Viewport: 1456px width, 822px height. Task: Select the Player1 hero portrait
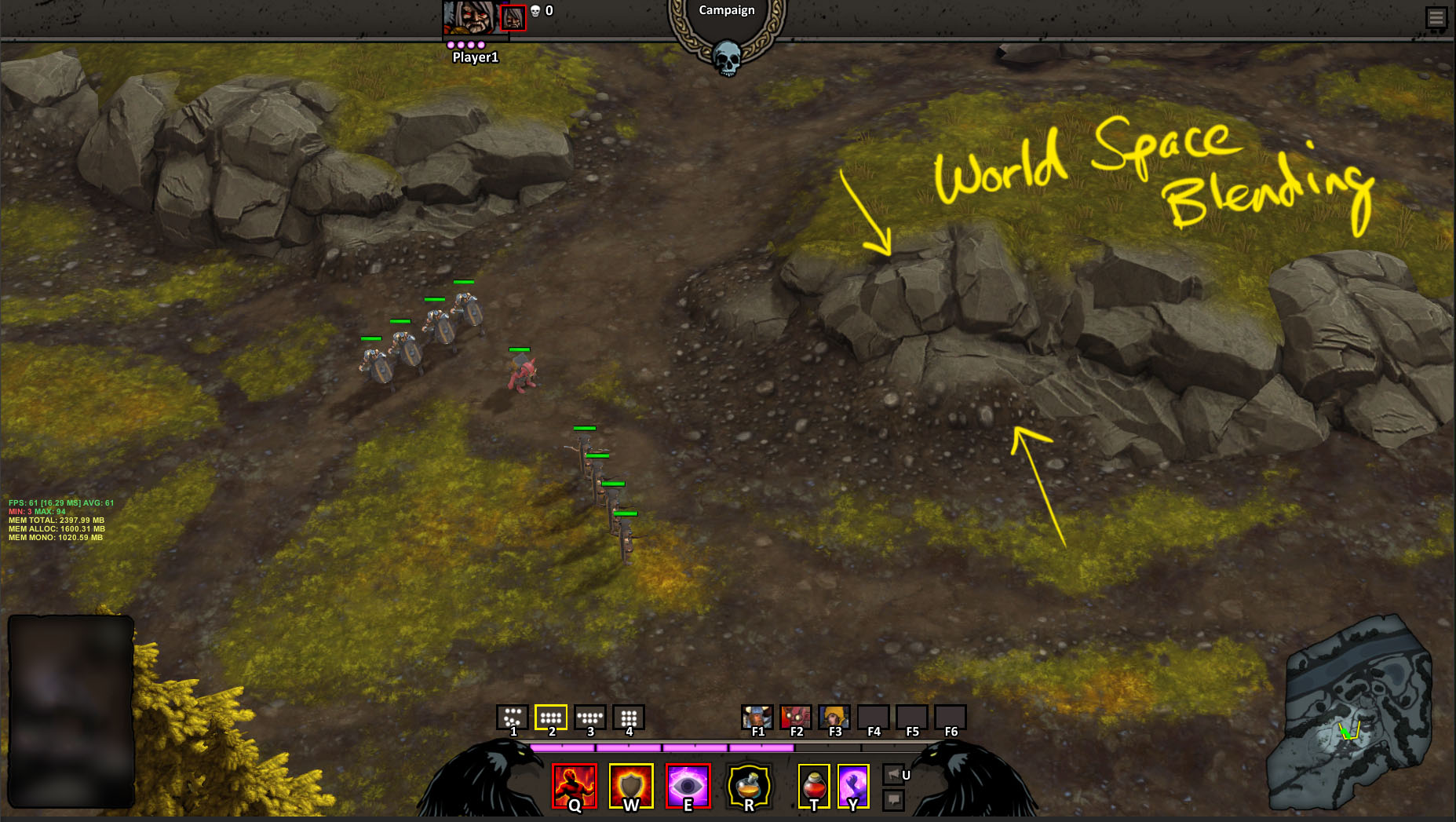(x=469, y=17)
